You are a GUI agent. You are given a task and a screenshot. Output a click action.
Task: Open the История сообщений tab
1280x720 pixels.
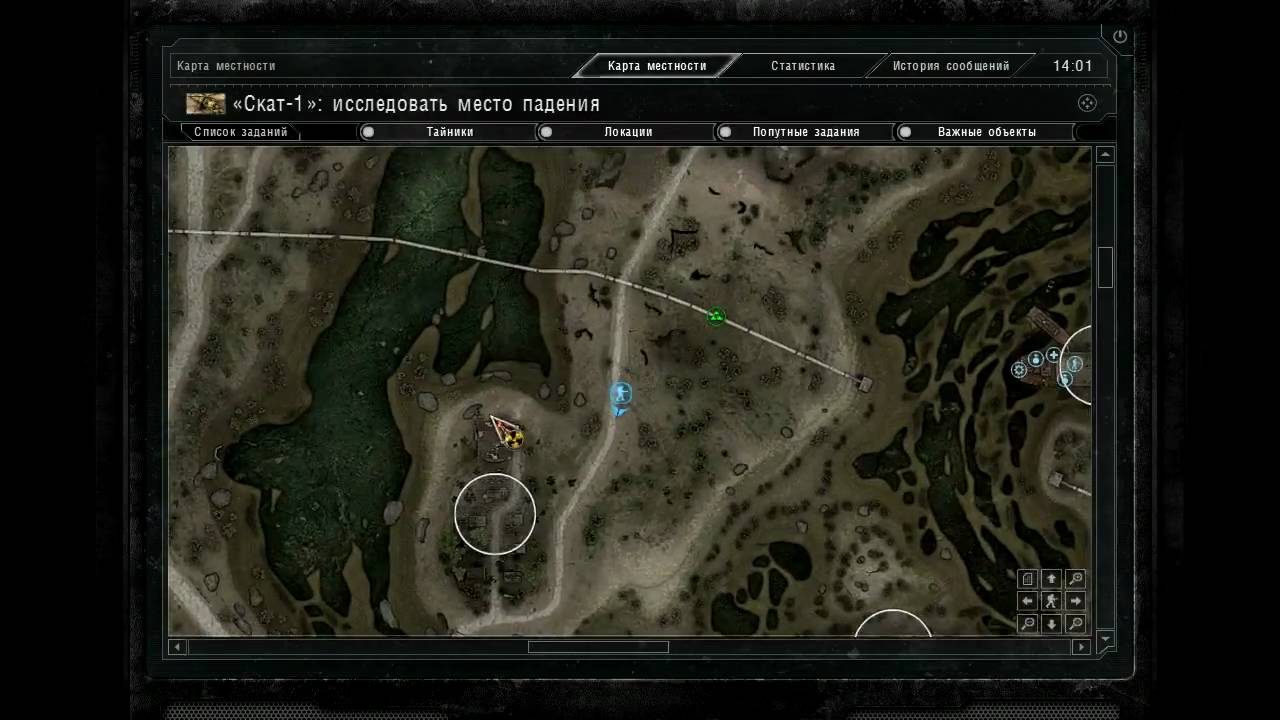[x=950, y=66]
